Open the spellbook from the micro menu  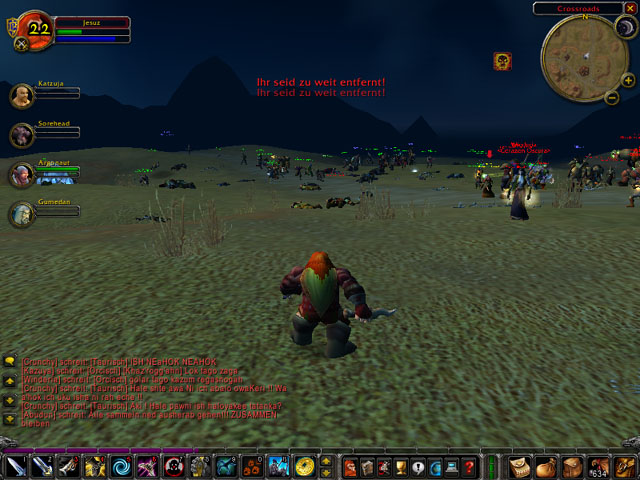[x=368, y=467]
